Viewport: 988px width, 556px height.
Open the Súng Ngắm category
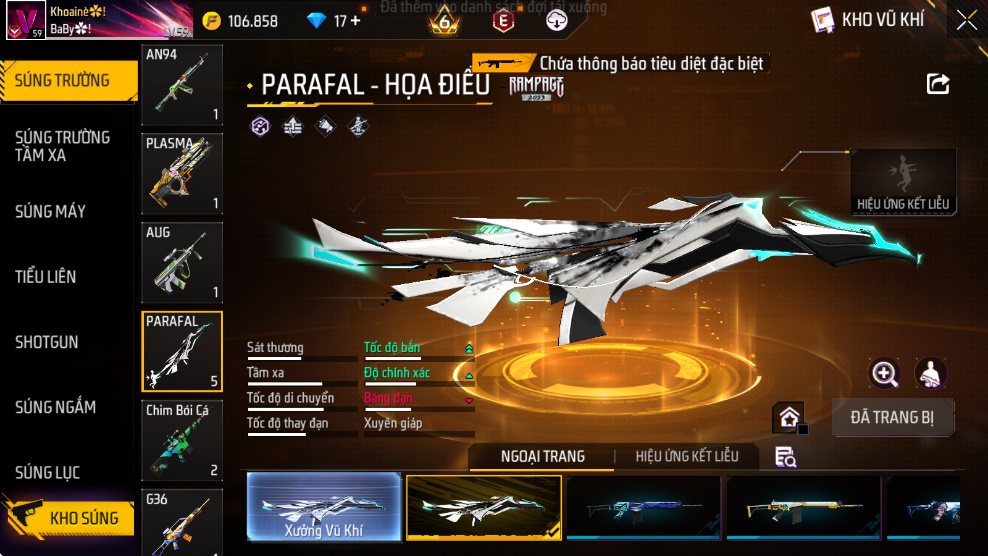click(55, 407)
